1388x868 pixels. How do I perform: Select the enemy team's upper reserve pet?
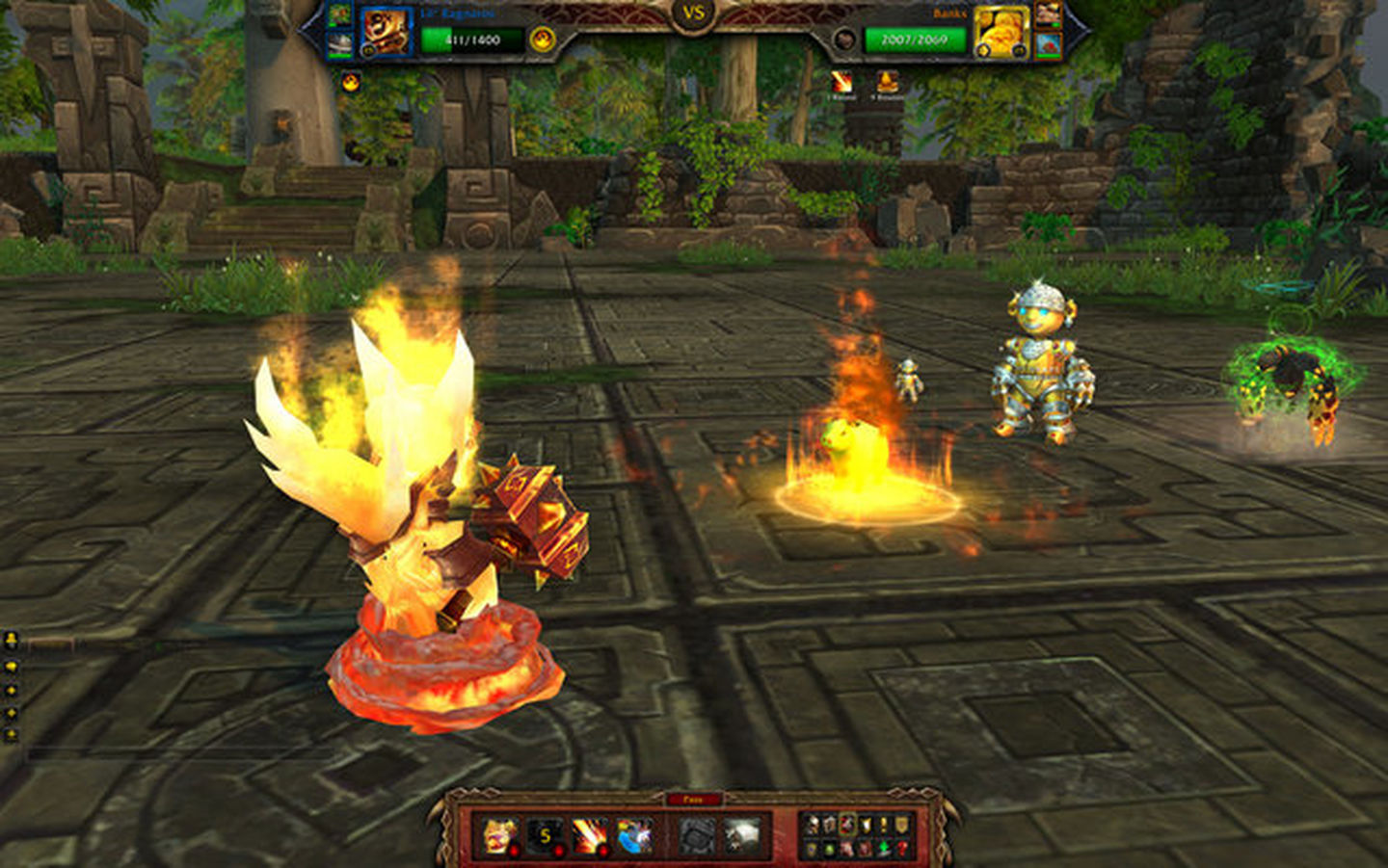coord(1048,15)
